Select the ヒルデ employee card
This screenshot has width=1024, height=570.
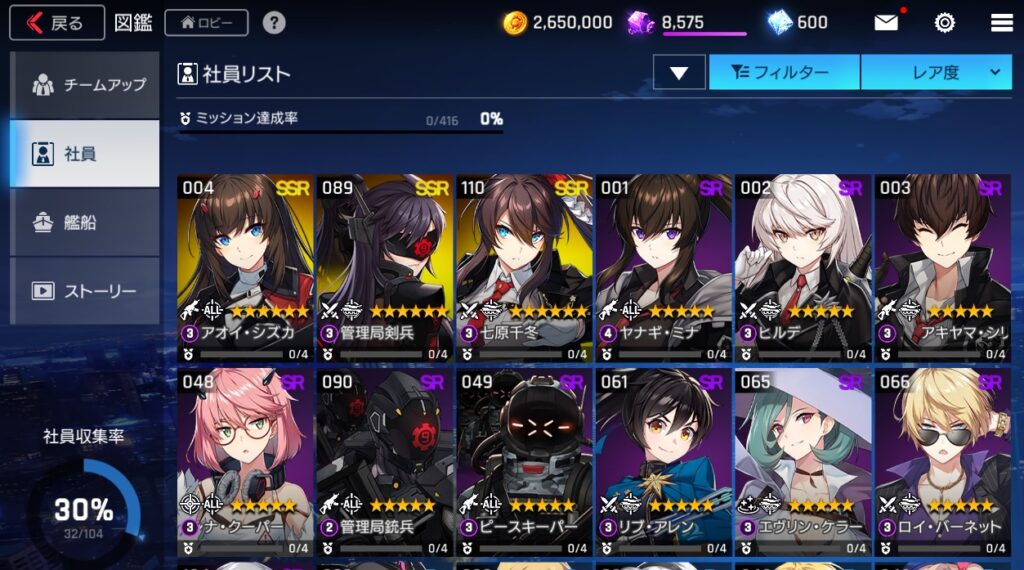(x=803, y=267)
